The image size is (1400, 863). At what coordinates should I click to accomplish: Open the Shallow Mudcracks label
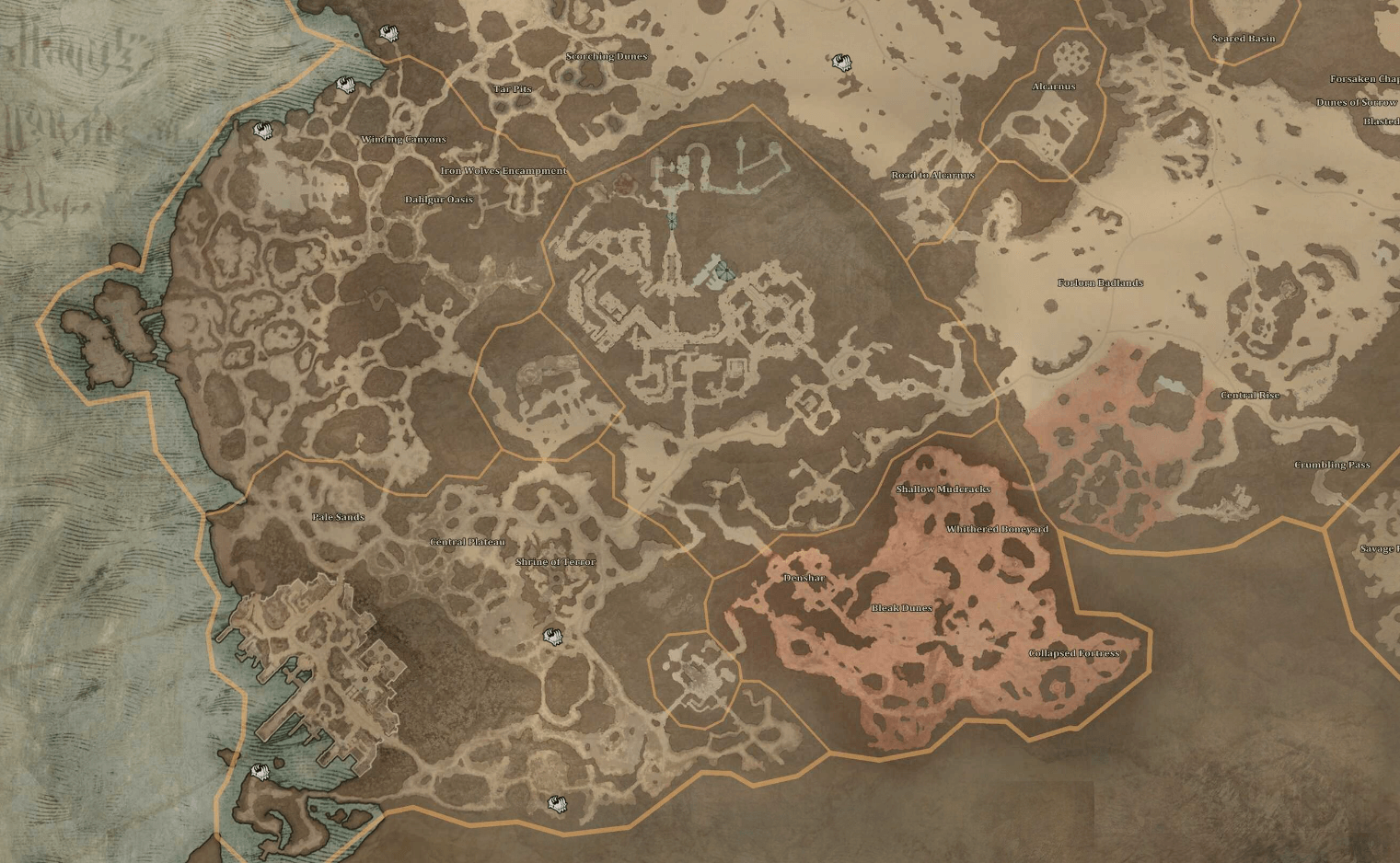[x=944, y=489]
